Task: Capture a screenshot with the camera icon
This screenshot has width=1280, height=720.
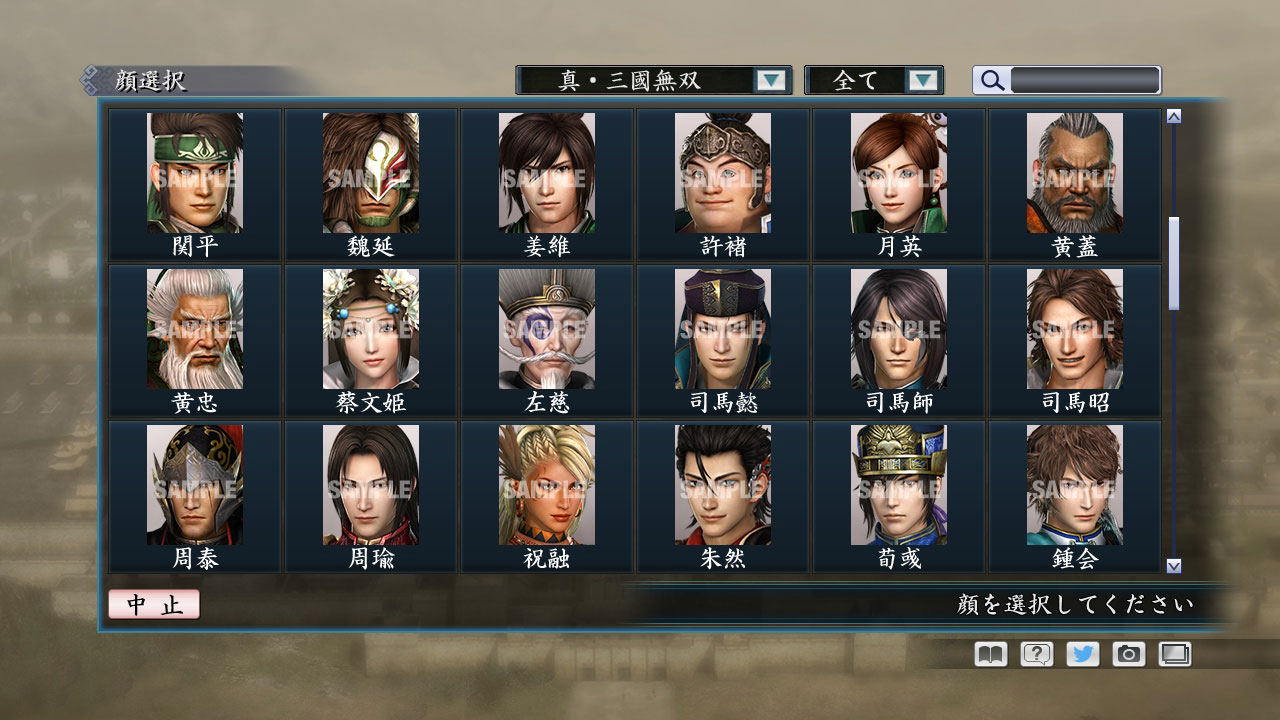Action: coord(1128,654)
